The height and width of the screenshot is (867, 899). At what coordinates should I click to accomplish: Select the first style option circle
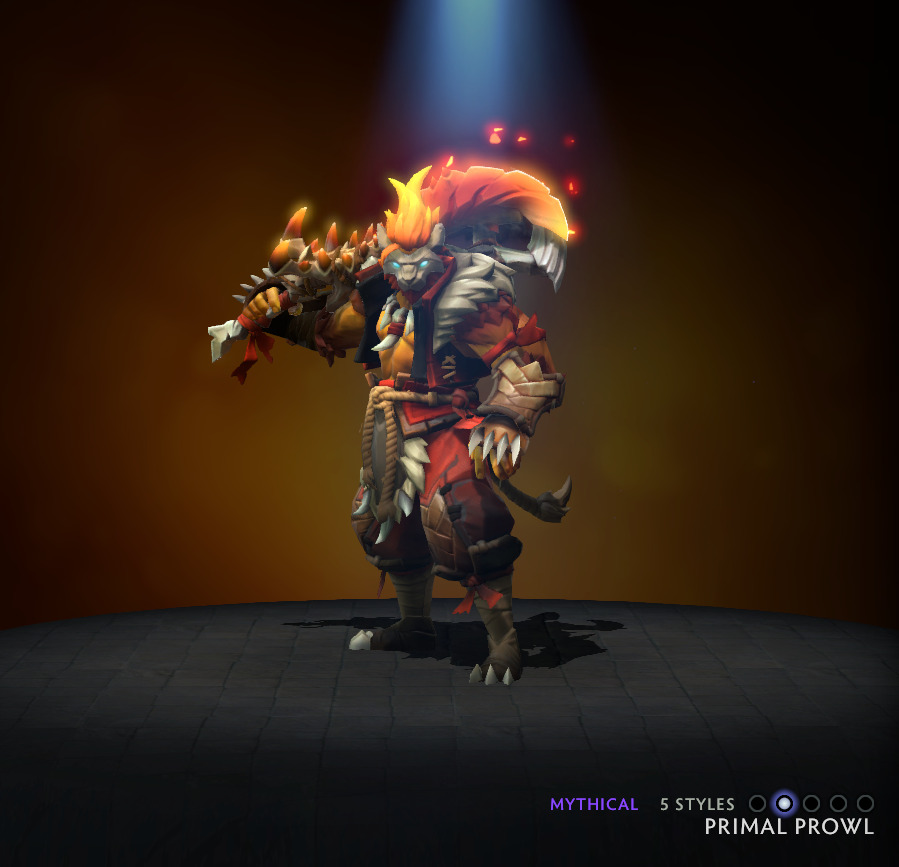click(758, 803)
